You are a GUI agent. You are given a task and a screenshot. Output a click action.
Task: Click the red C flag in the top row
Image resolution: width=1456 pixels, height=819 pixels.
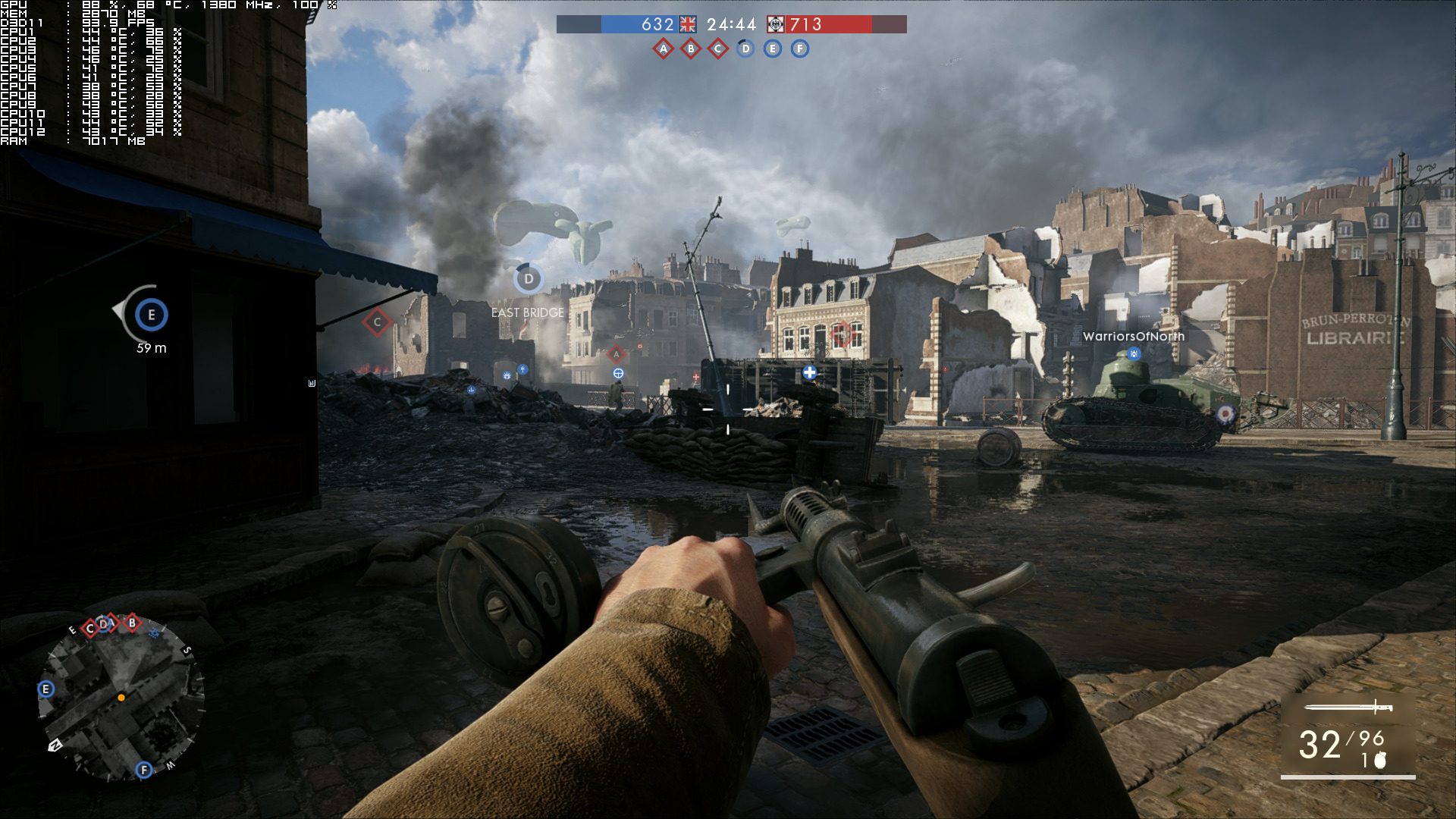[717, 49]
